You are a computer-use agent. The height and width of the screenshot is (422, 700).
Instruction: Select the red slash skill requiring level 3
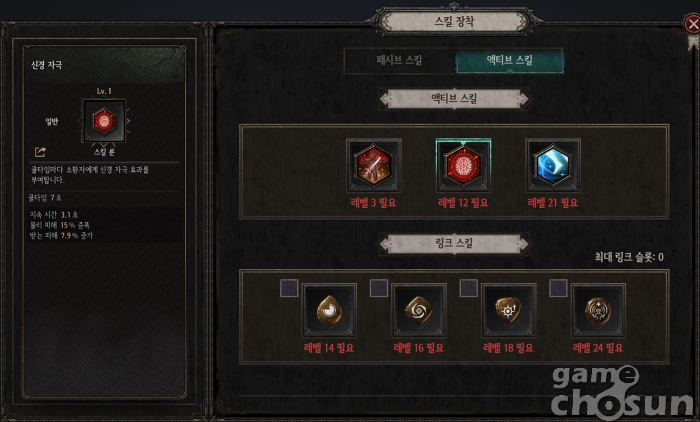[374, 166]
